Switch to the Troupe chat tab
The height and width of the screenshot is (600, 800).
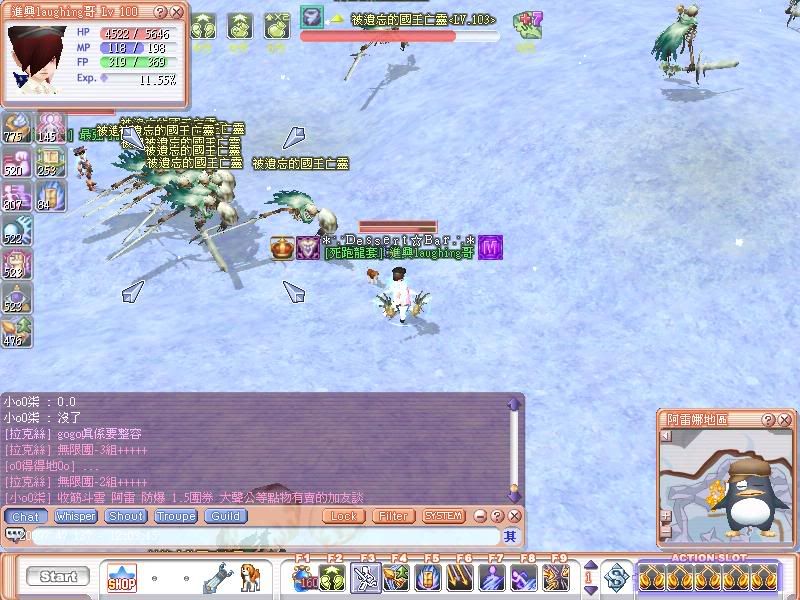click(175, 517)
